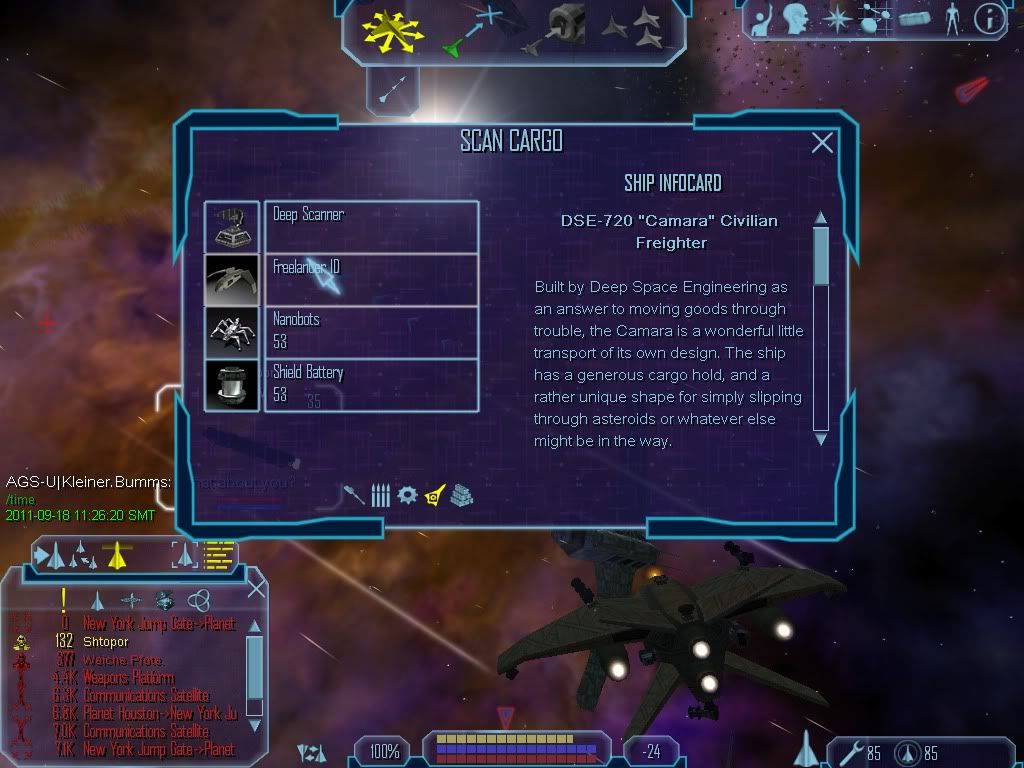Screen dimensions: 1024x768
Task: Open the information icon in top-right bar
Action: pos(989,17)
